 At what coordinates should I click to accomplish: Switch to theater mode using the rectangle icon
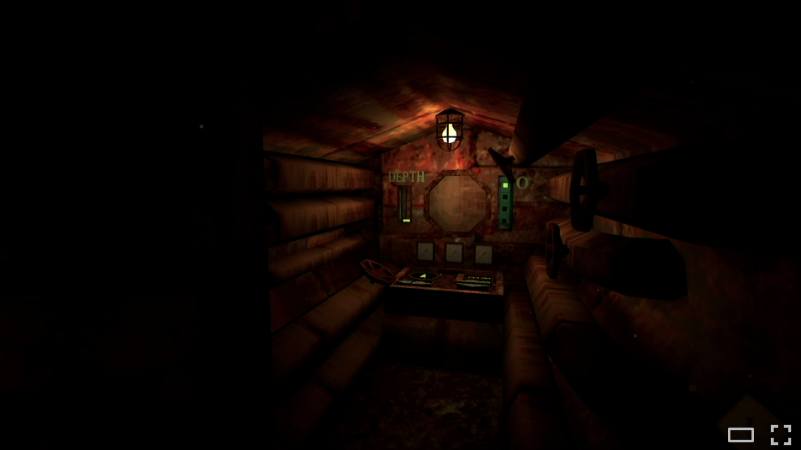click(741, 434)
